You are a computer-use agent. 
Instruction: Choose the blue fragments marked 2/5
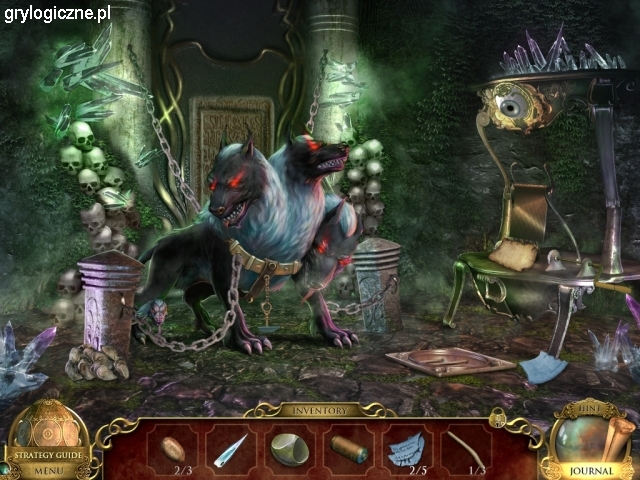(x=405, y=448)
